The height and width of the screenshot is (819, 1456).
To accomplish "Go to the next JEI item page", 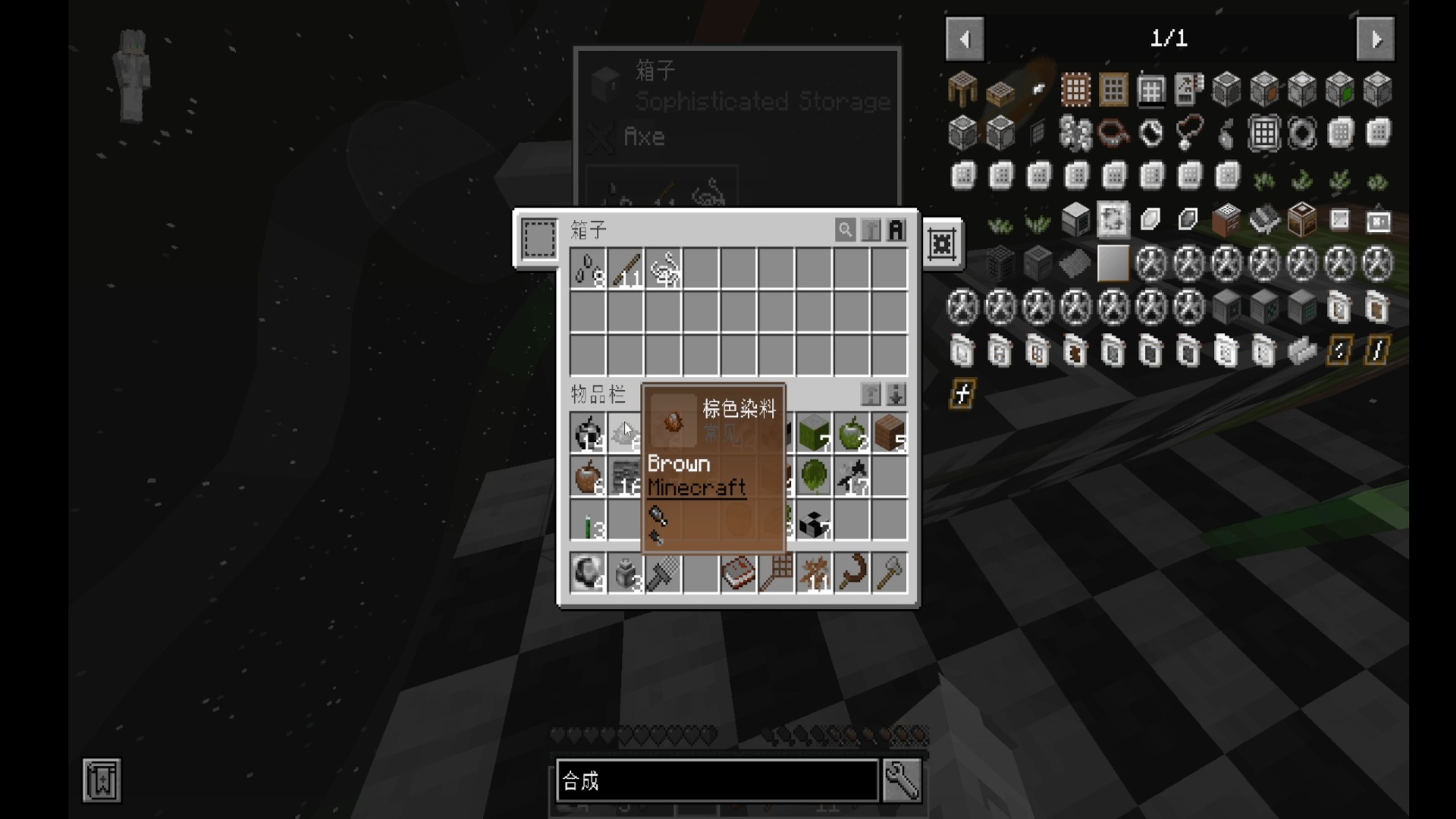I will (x=1376, y=39).
